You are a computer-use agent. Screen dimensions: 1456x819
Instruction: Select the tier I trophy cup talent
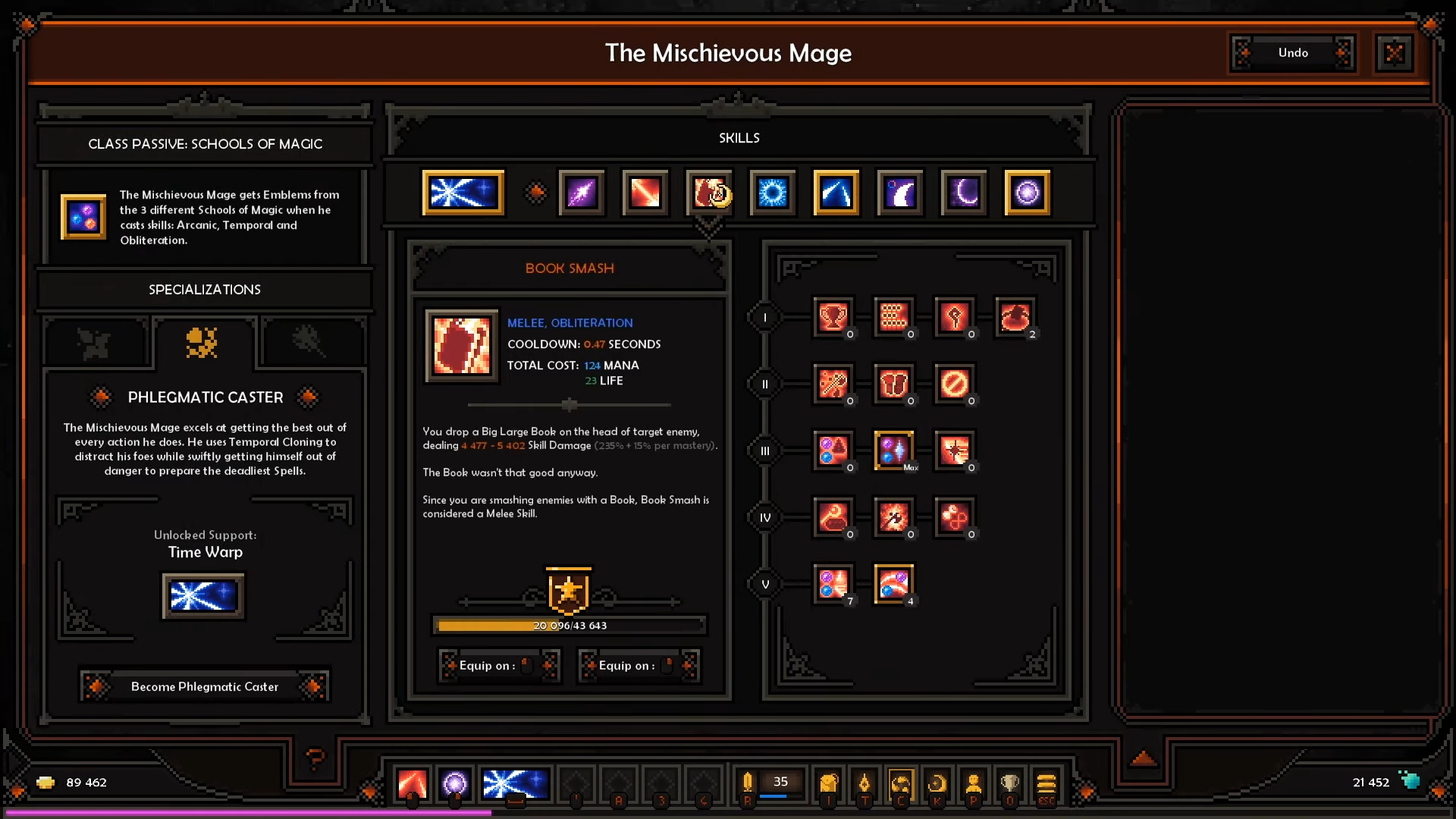pos(833,317)
